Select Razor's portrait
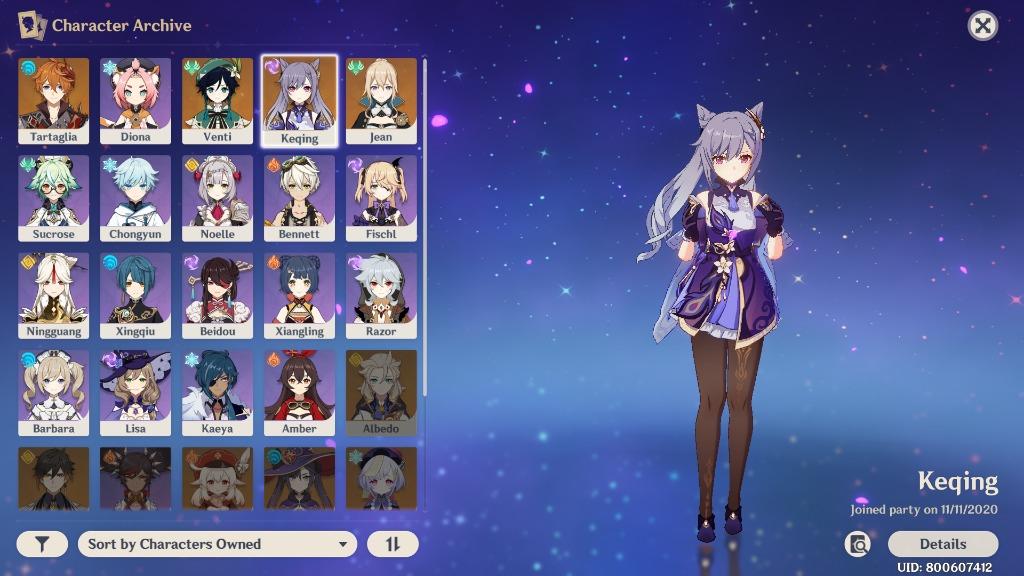 pyautogui.click(x=381, y=294)
